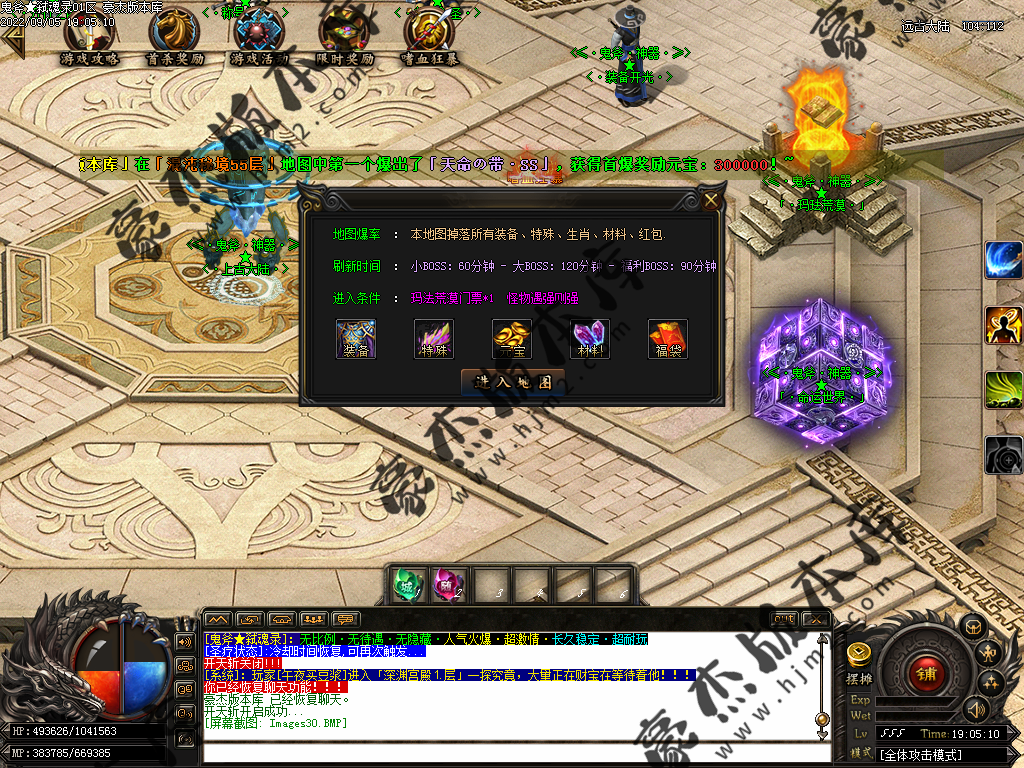Select the 装备 equipment reward icon

(x=355, y=339)
